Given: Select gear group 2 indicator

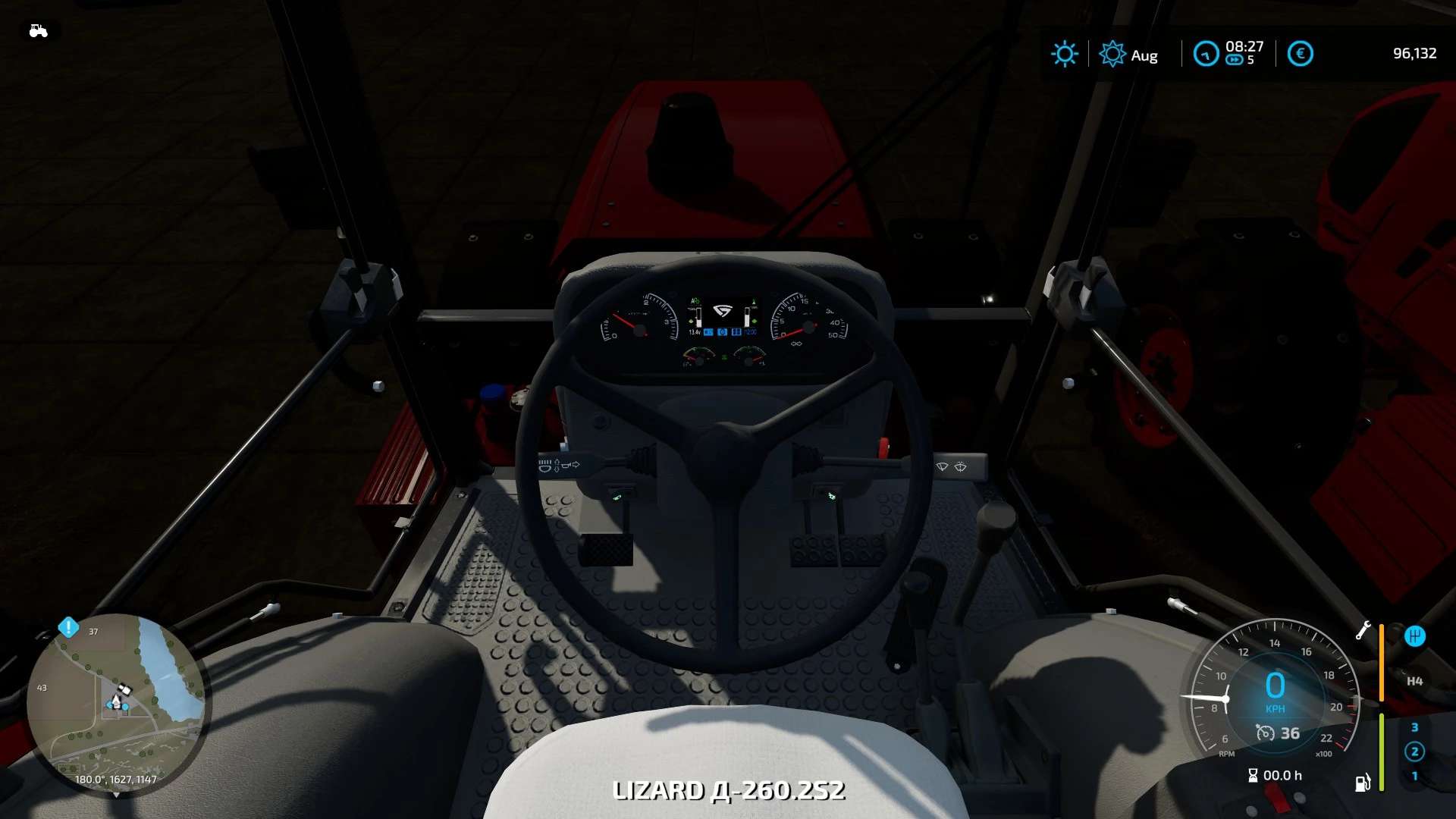Looking at the screenshot, I should tap(1414, 752).
